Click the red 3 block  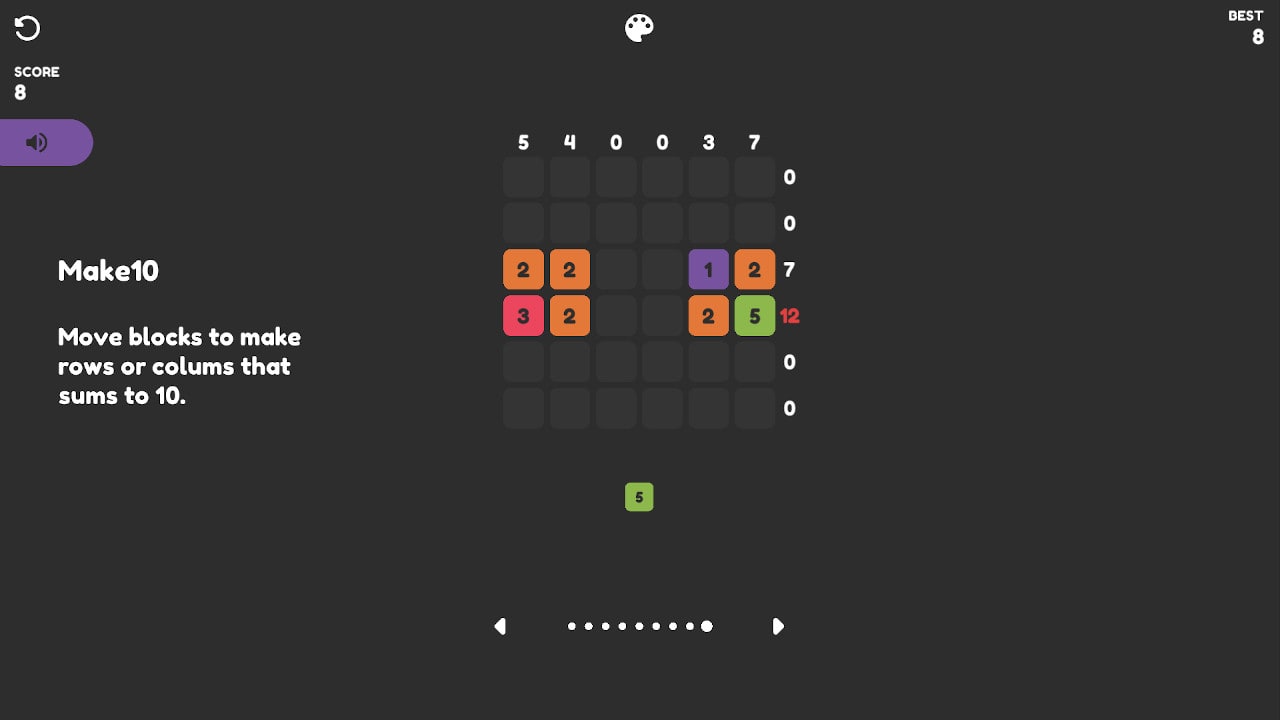click(523, 316)
